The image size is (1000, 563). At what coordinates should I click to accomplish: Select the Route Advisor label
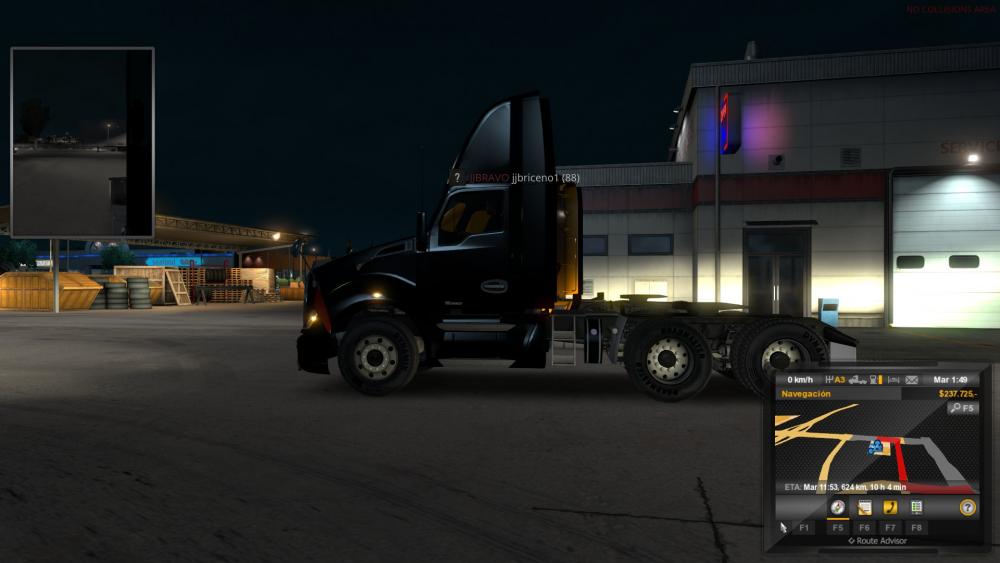click(878, 541)
